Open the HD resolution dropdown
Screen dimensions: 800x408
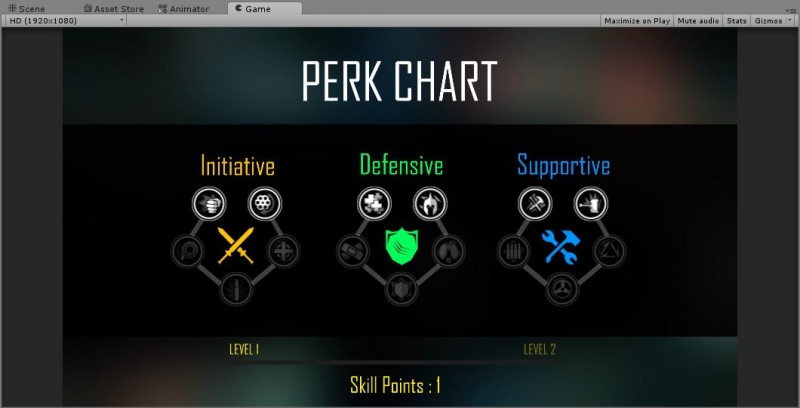tap(65, 20)
